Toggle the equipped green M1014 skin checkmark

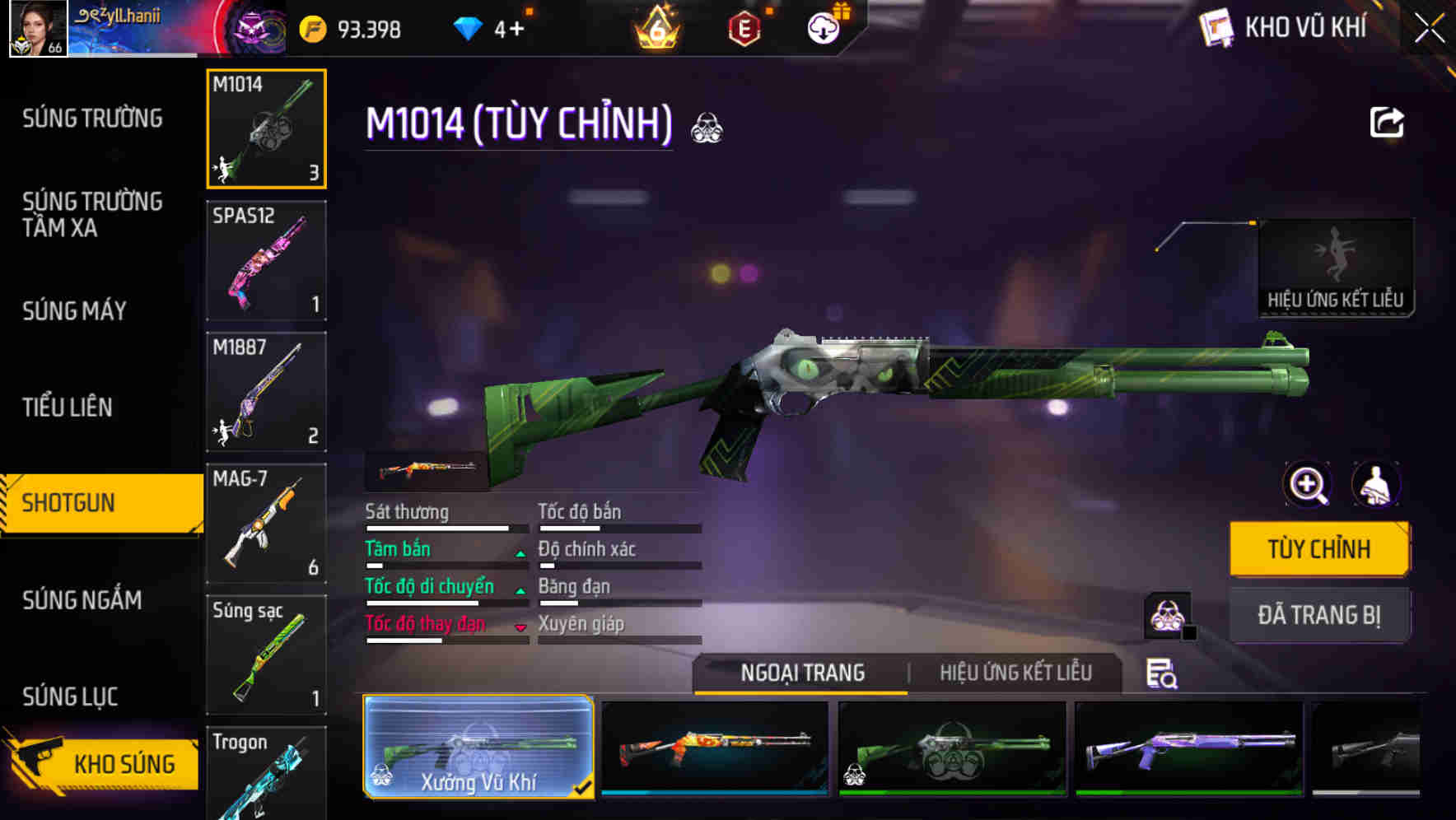584,786
